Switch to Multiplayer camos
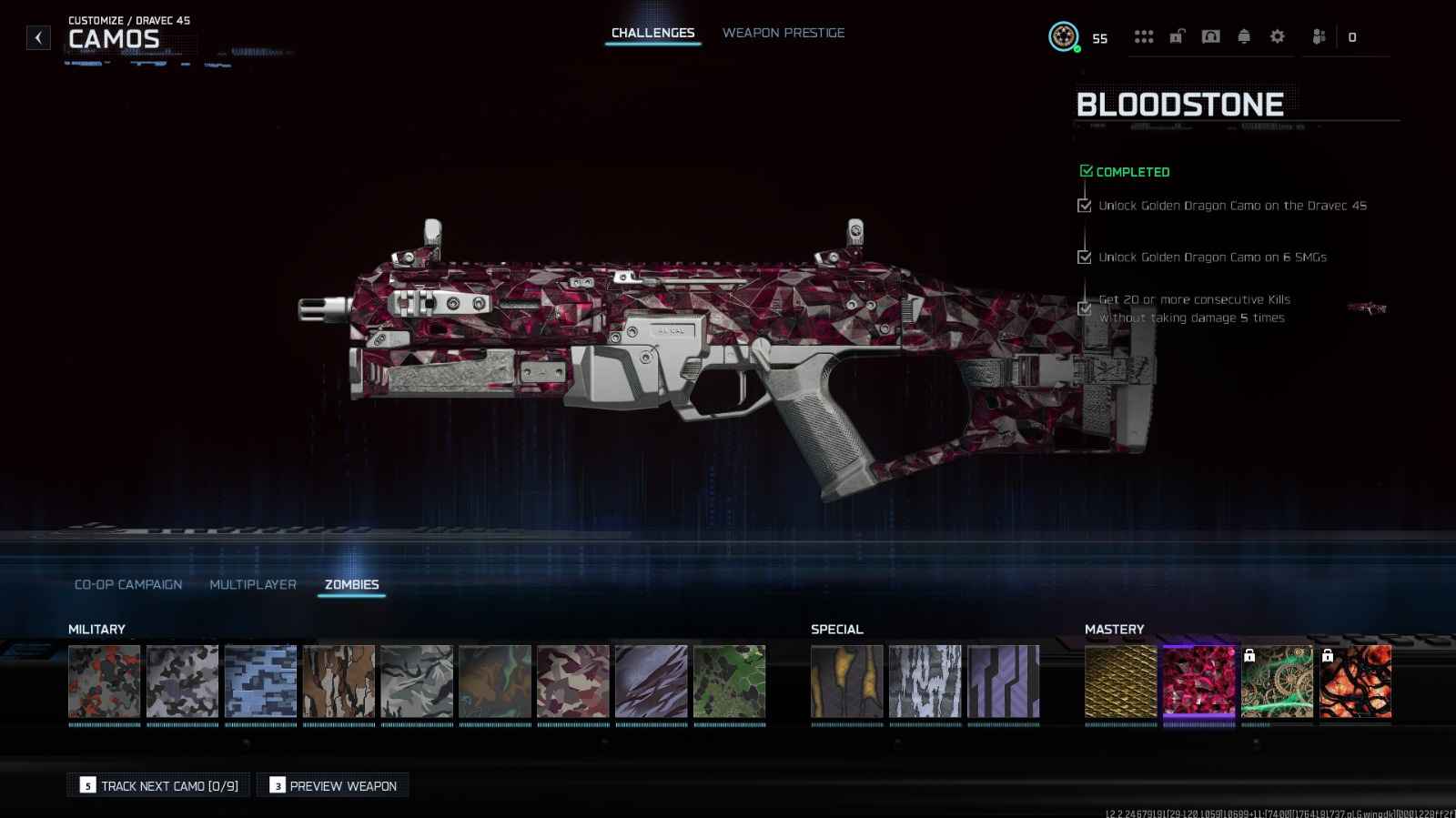This screenshot has height=818, width=1456. (x=253, y=584)
